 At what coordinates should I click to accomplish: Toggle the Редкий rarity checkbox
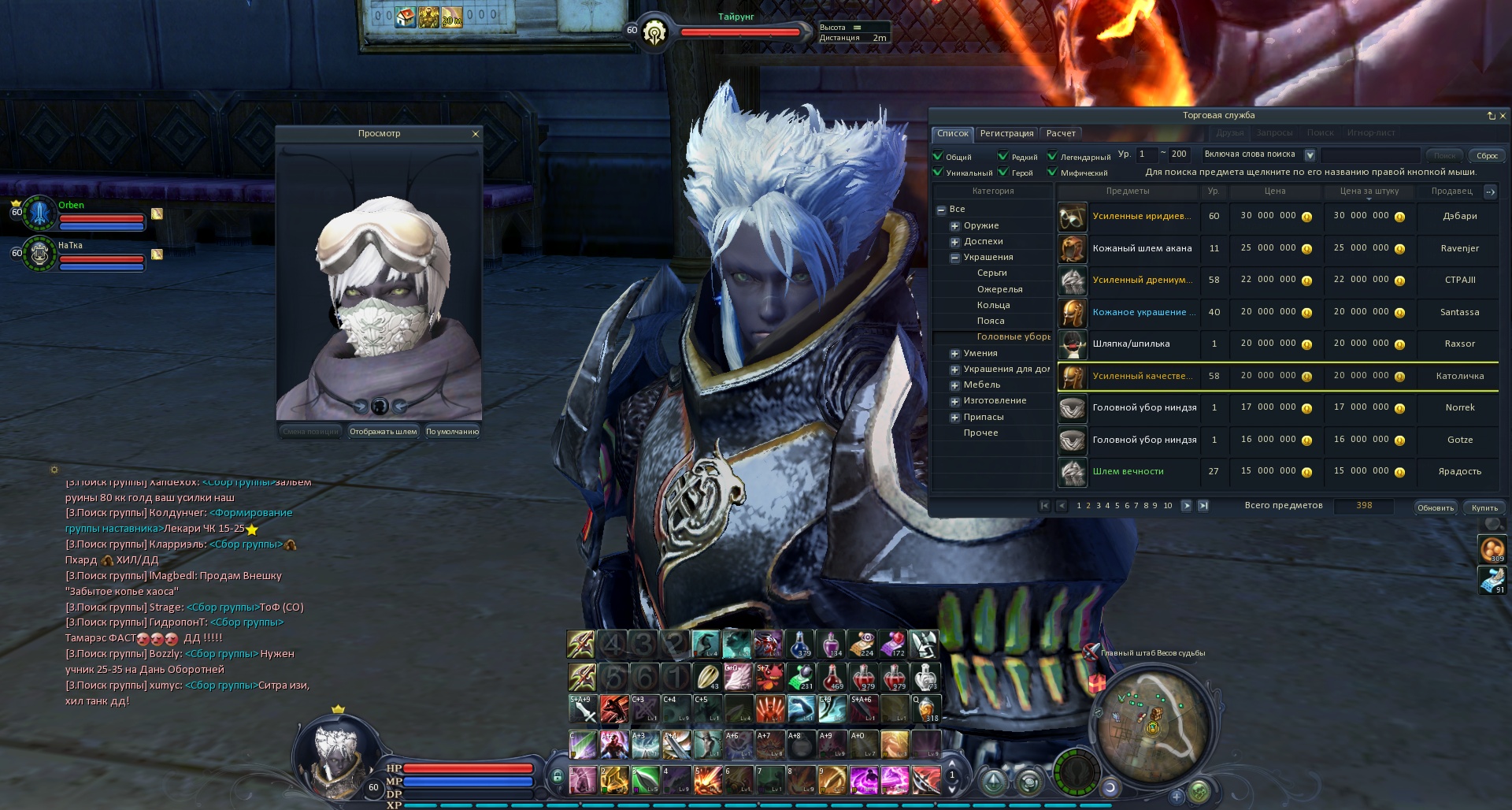click(x=1003, y=156)
